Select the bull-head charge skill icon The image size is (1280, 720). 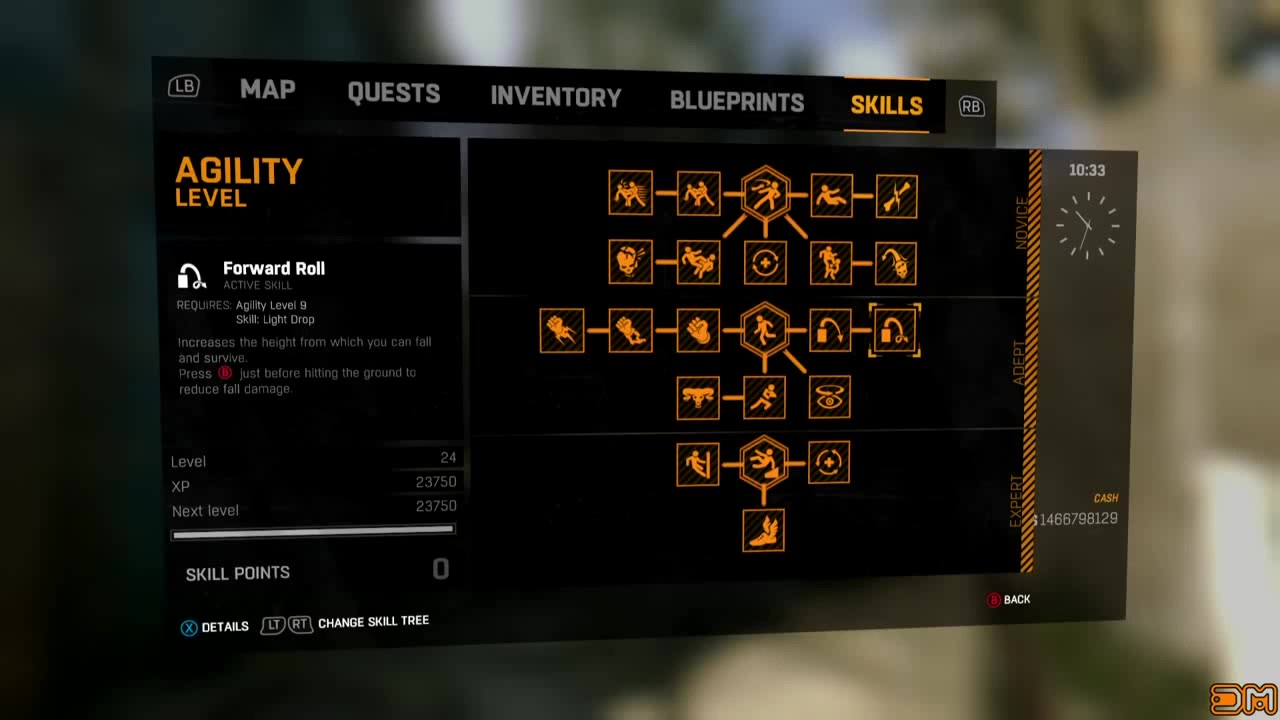click(x=698, y=397)
